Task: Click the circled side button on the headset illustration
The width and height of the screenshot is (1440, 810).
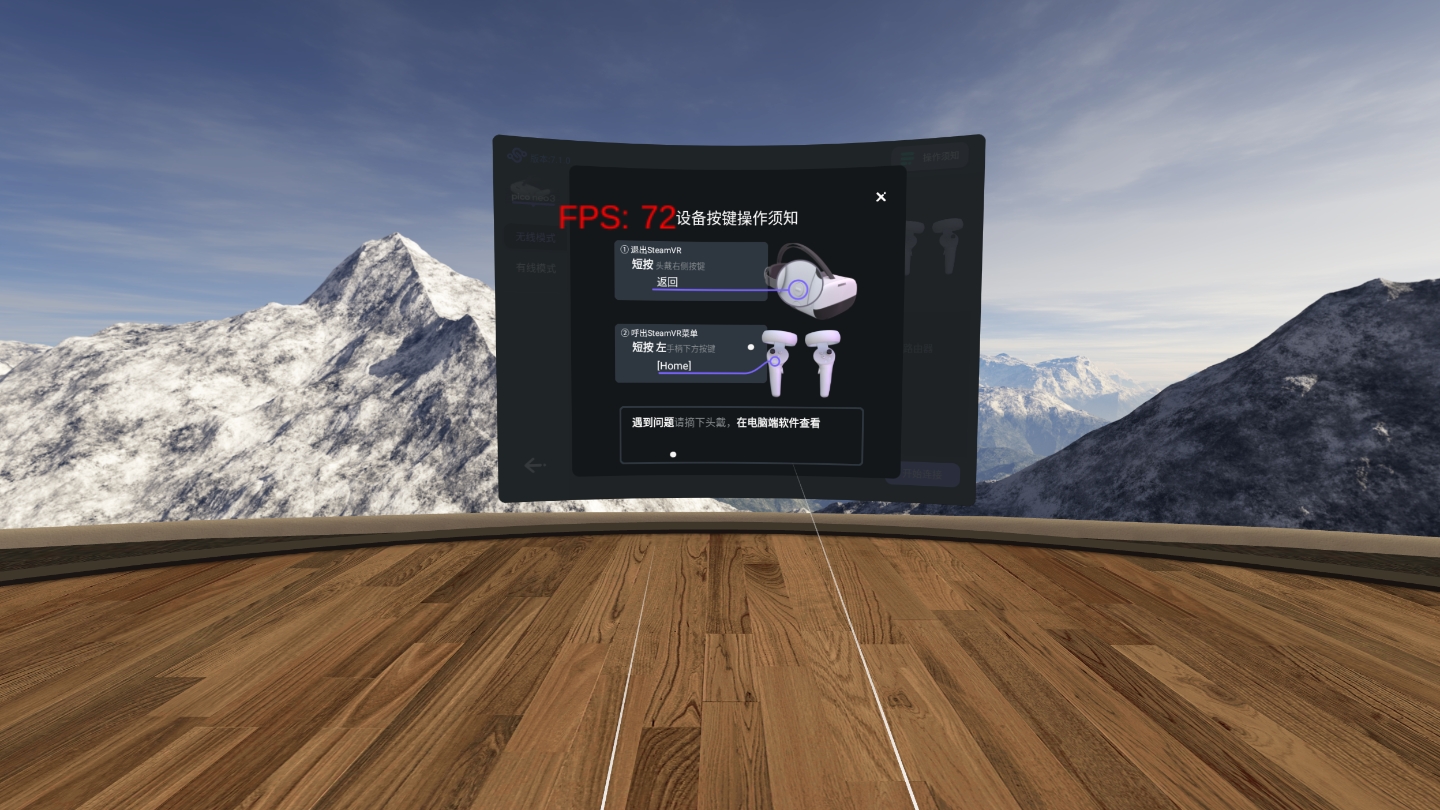Action: (x=798, y=289)
